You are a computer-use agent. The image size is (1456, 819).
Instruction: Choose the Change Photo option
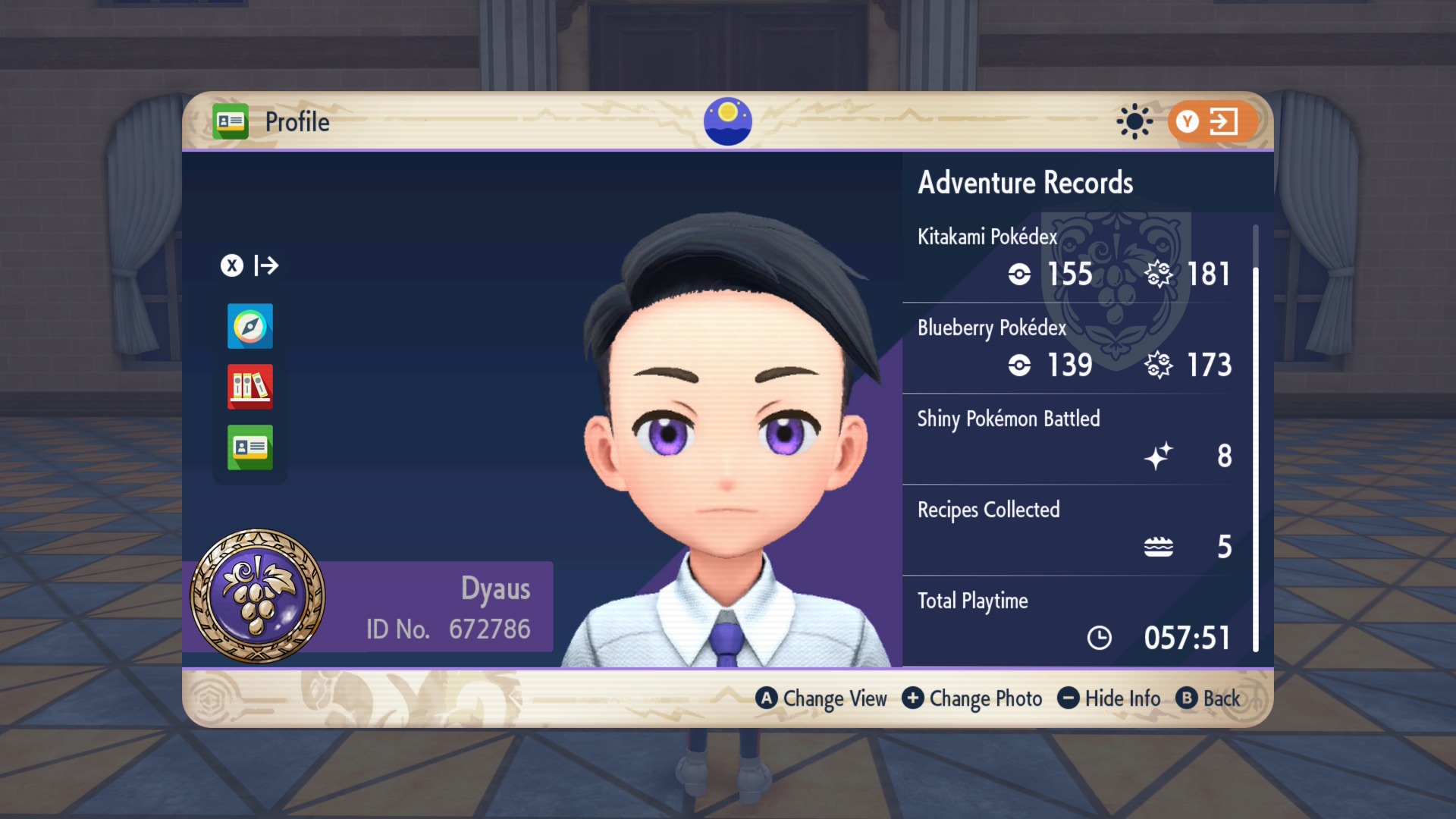click(x=972, y=698)
